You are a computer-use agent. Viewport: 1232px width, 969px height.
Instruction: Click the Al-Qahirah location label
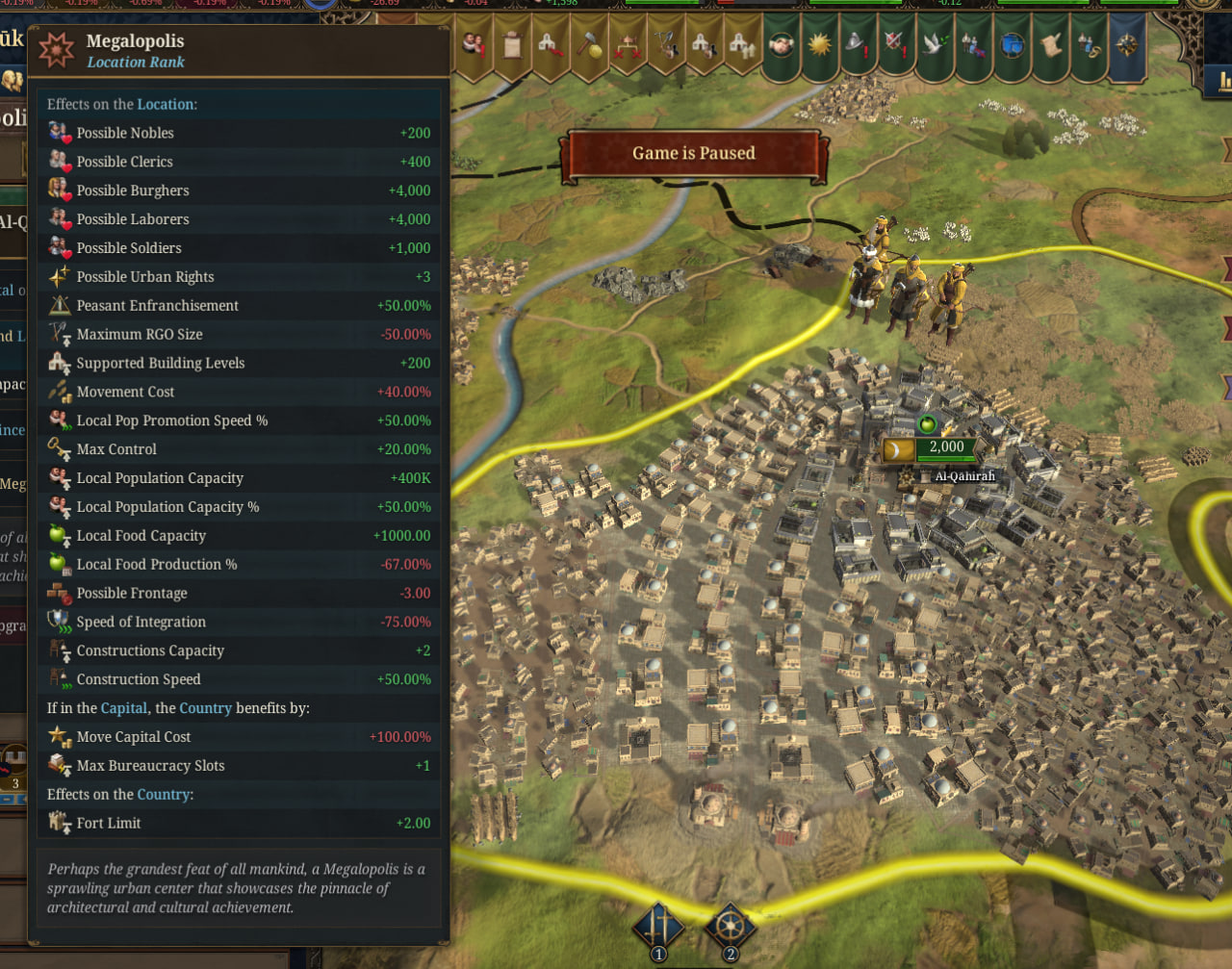964,475
